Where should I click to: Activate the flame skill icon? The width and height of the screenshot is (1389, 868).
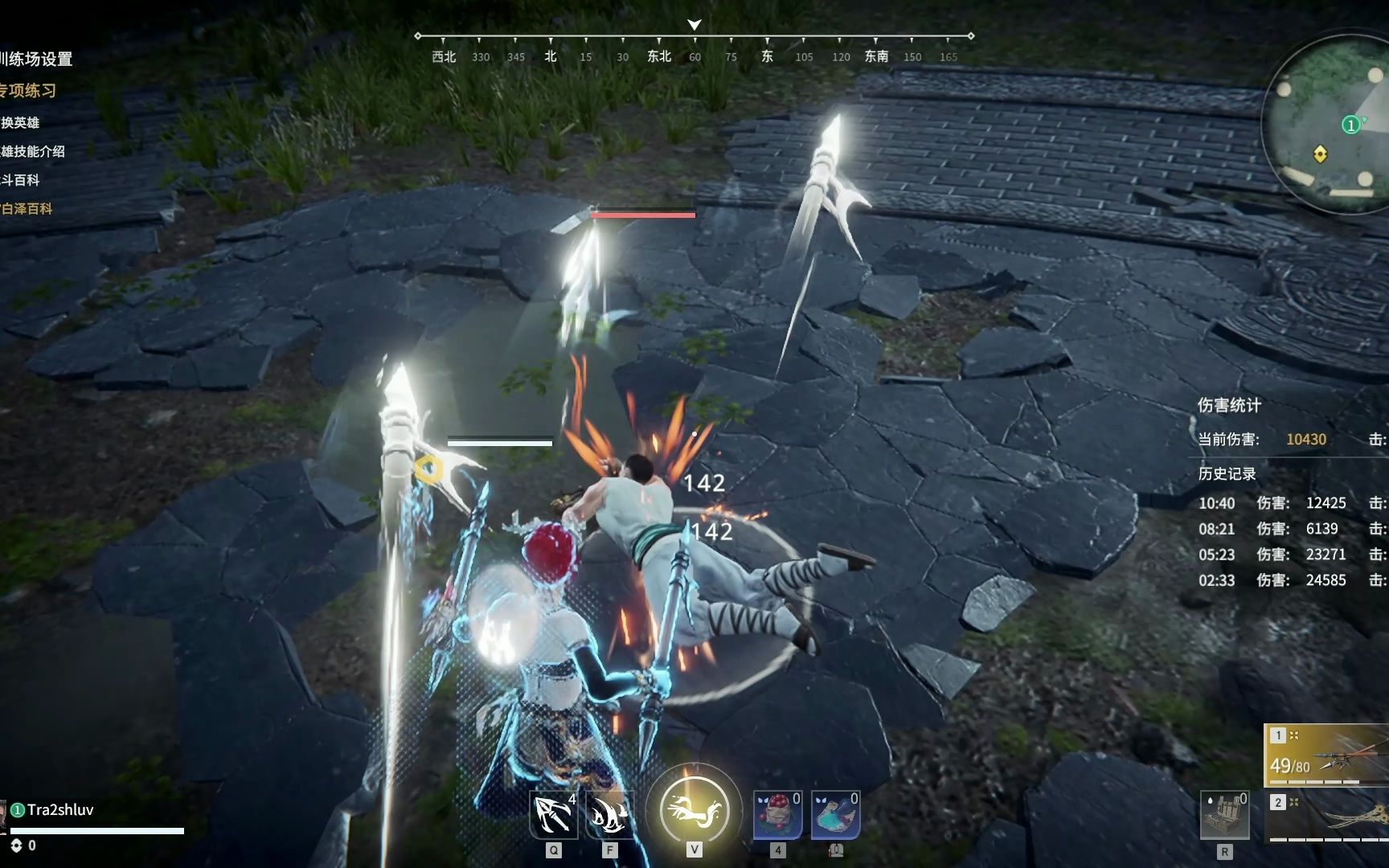coord(609,815)
